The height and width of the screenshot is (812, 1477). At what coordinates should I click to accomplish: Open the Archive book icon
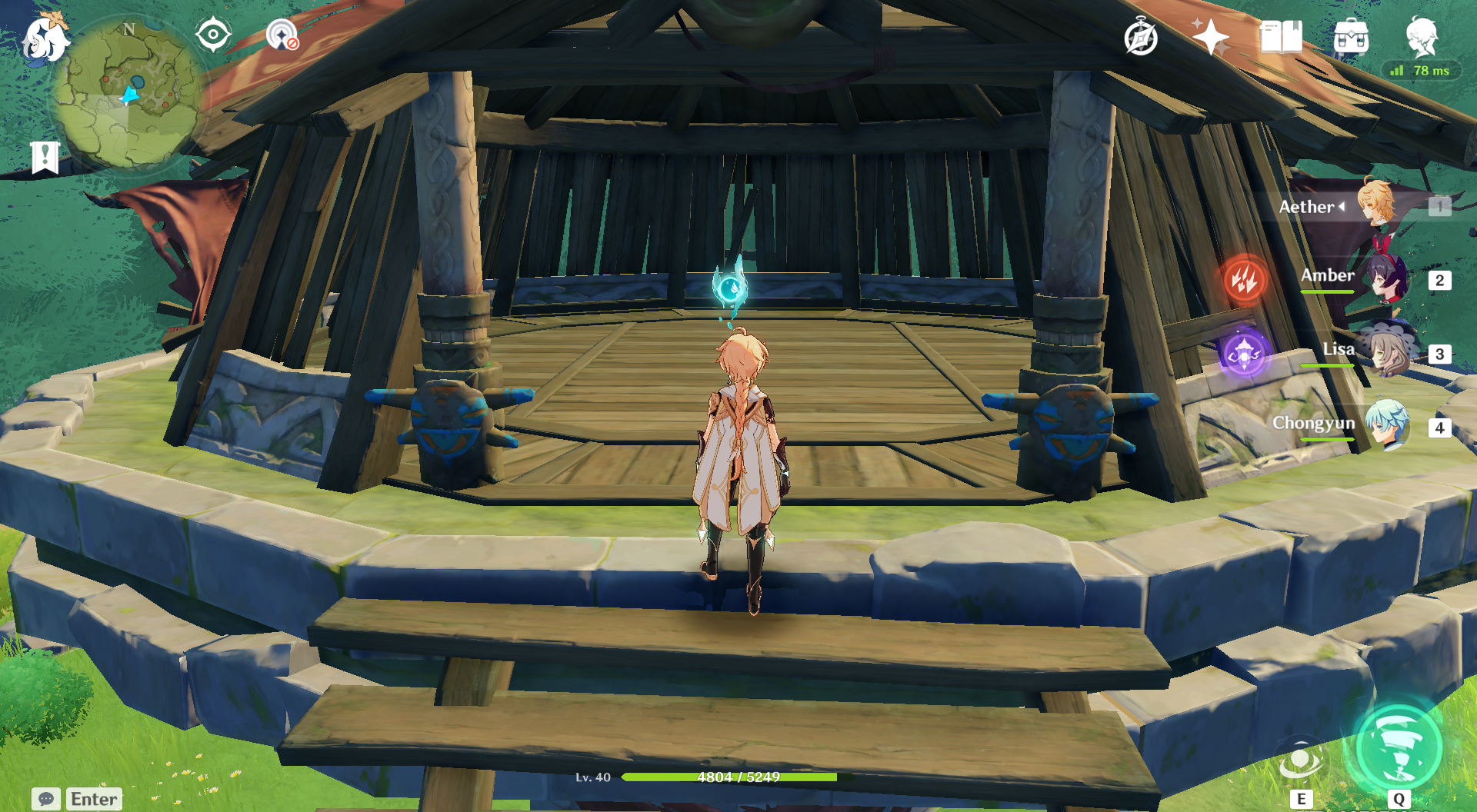(1281, 37)
